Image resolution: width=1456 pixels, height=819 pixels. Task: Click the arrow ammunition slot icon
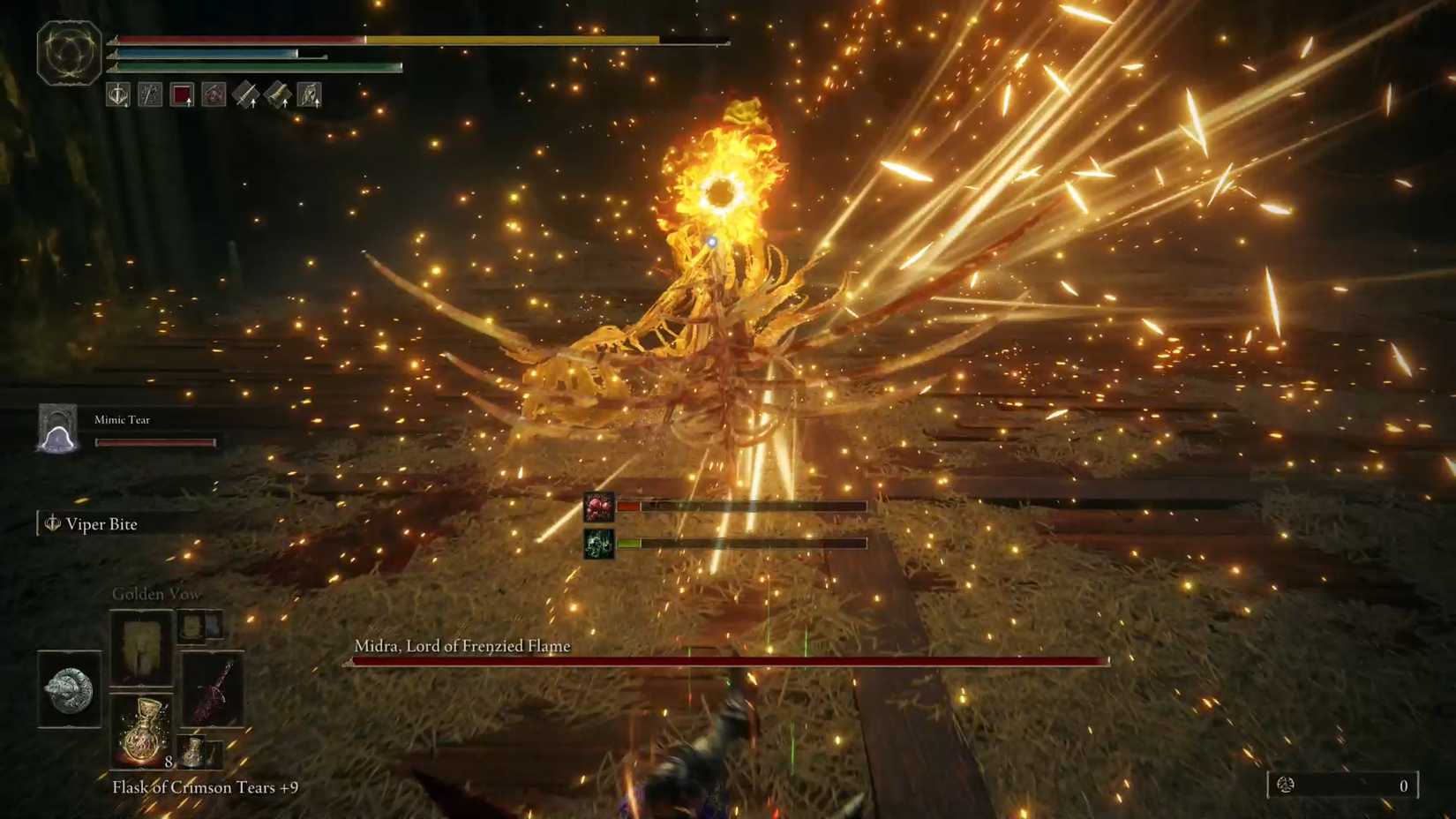245,95
